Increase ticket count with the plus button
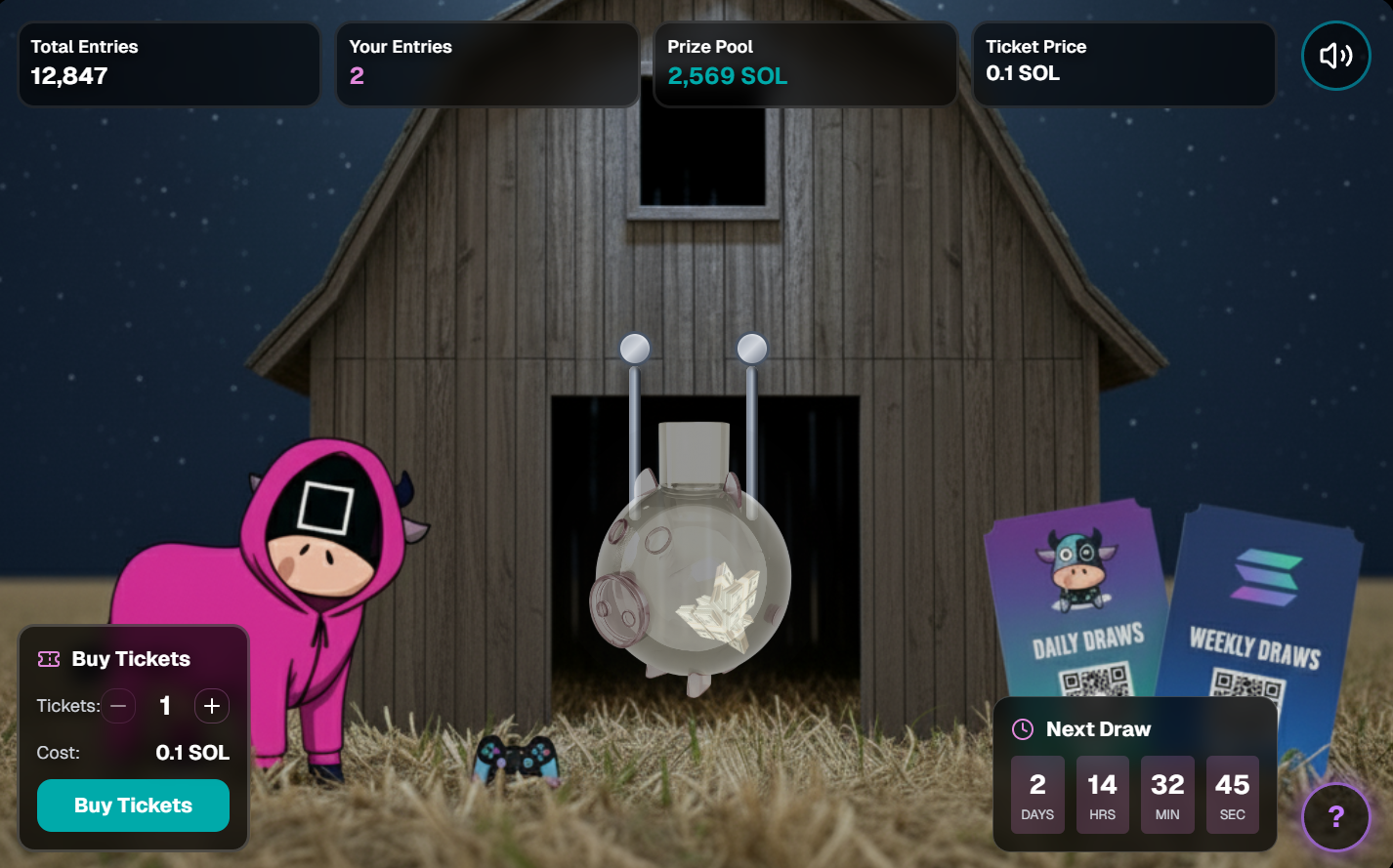The image size is (1393, 868). pos(212,706)
